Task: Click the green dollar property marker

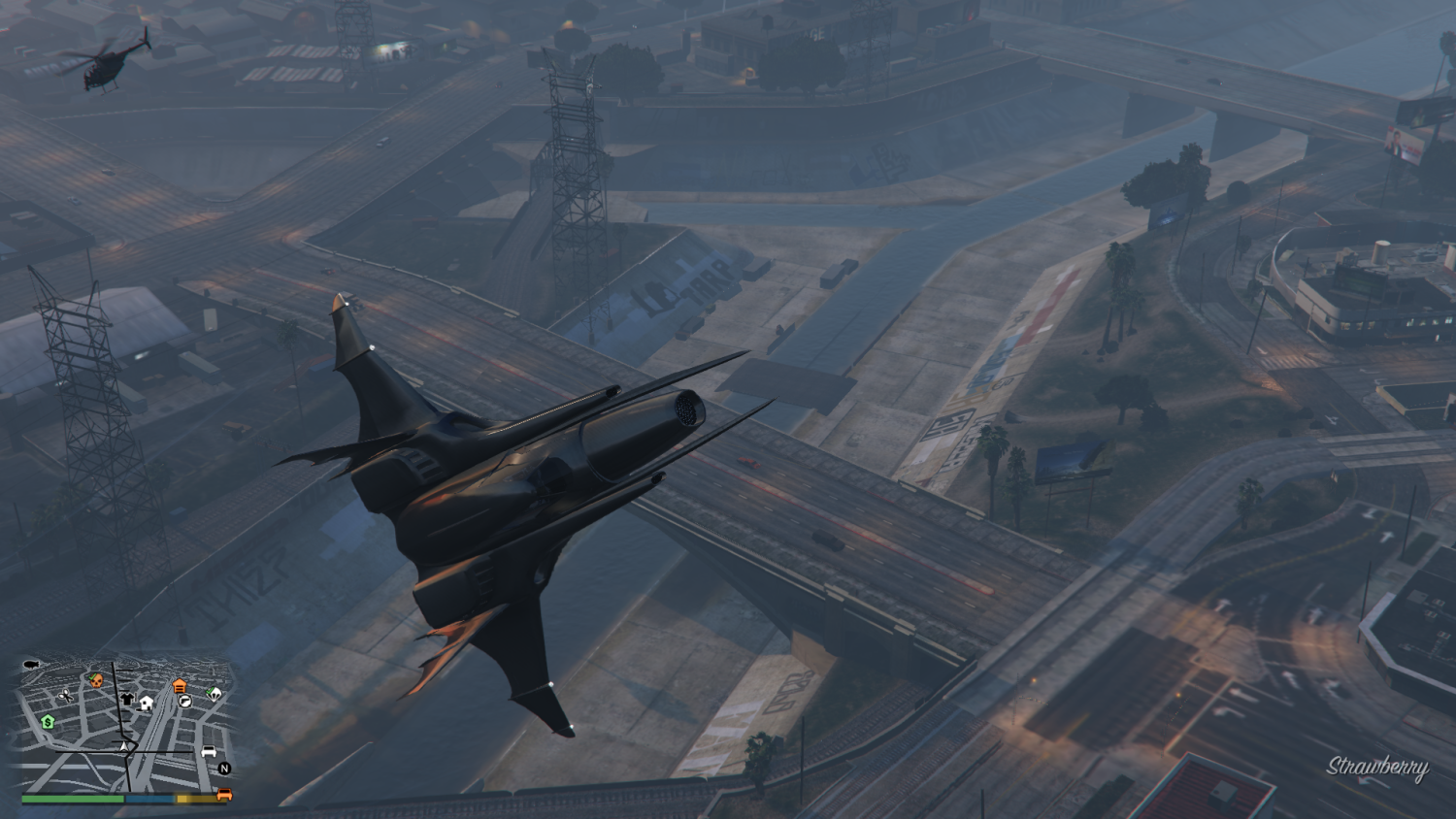Action: (x=47, y=722)
